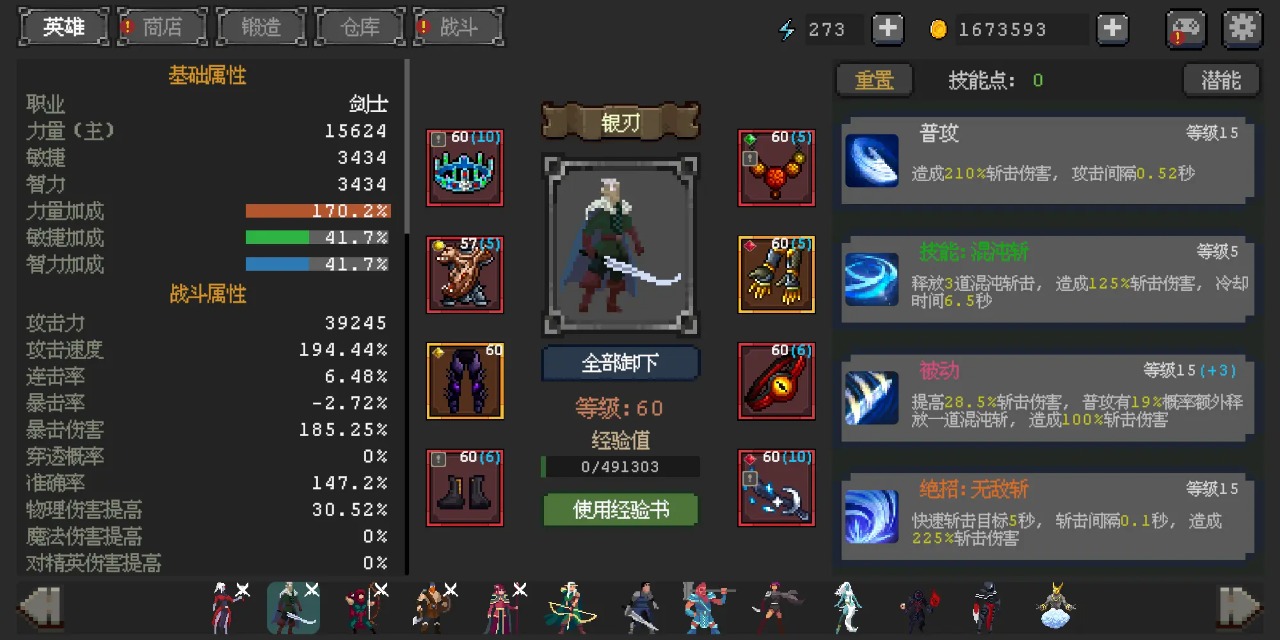The height and width of the screenshot is (640, 1280).
Task: Select the 绝招:无敌斩 ultimate skill
Action: 1045,516
